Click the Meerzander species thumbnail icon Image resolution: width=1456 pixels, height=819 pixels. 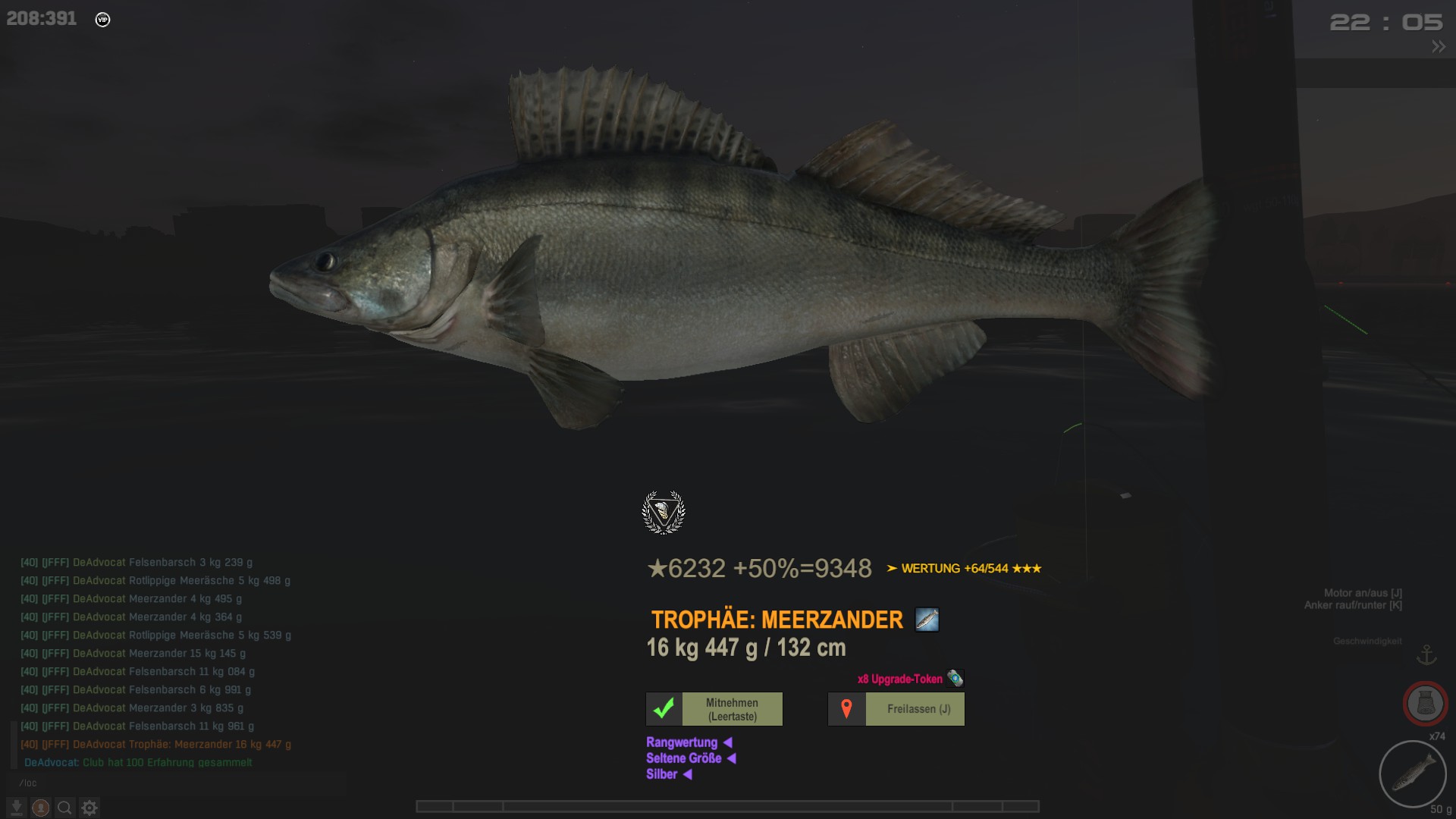[927, 620]
